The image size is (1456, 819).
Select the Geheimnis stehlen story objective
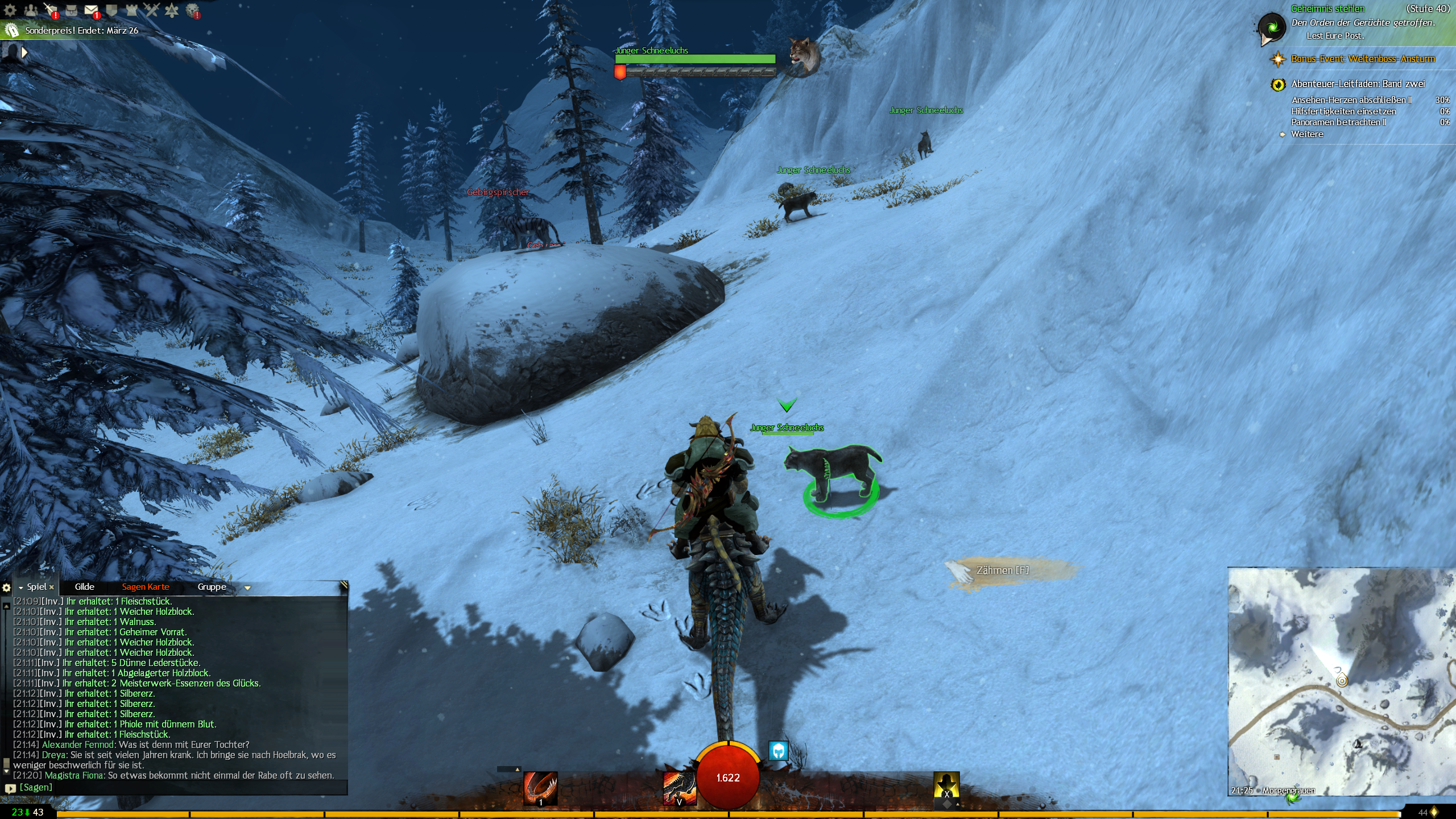(1327, 9)
